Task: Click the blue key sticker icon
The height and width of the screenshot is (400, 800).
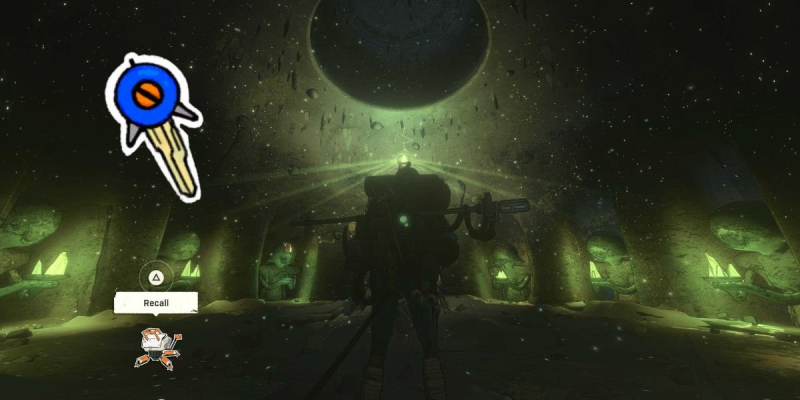Action: pos(153,119)
